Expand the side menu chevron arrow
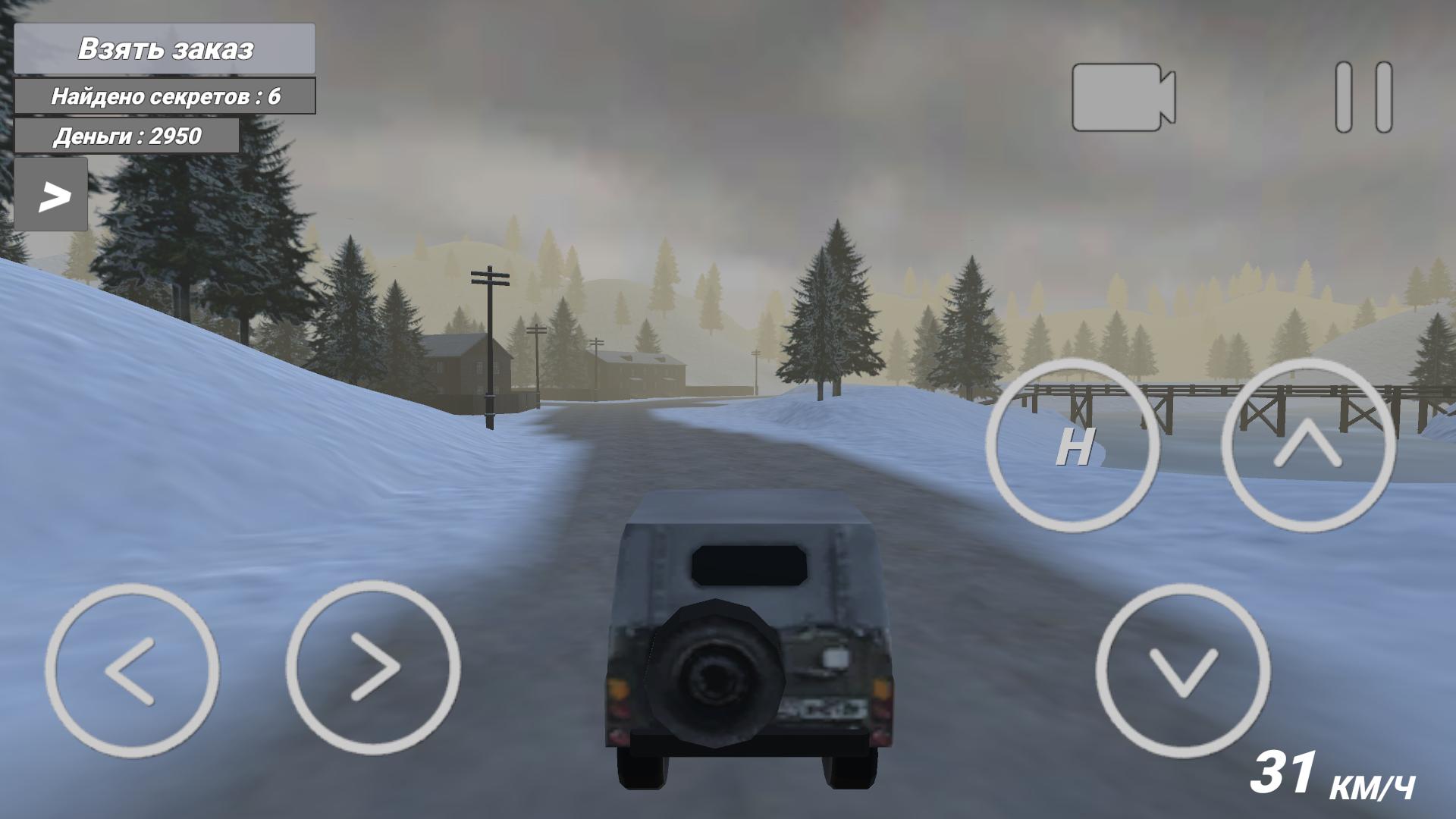The width and height of the screenshot is (1456, 819). 52,196
